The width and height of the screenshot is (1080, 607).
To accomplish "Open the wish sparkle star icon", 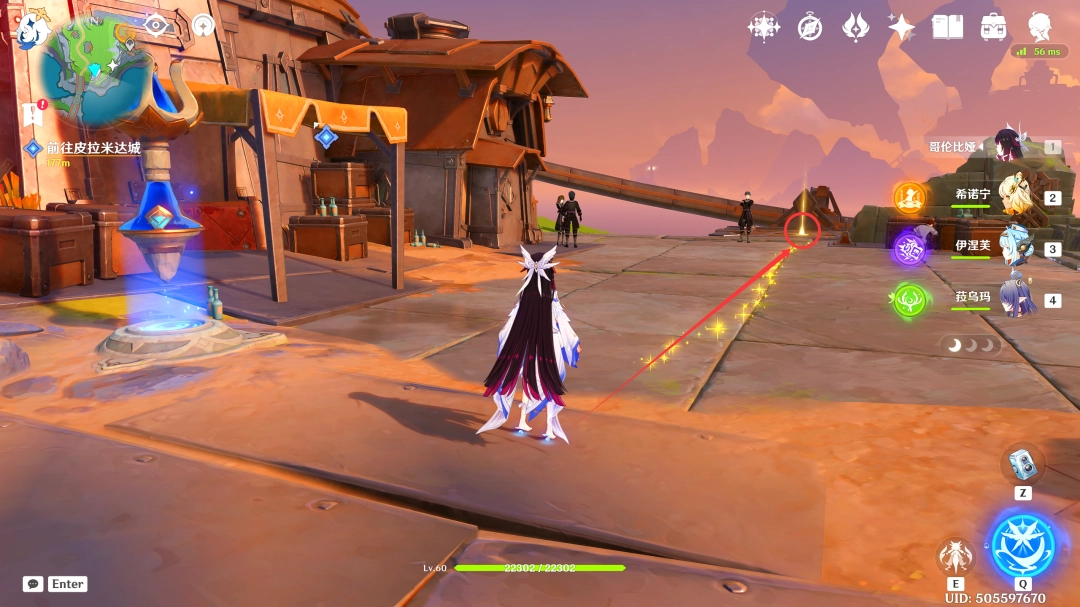I will pos(901,27).
